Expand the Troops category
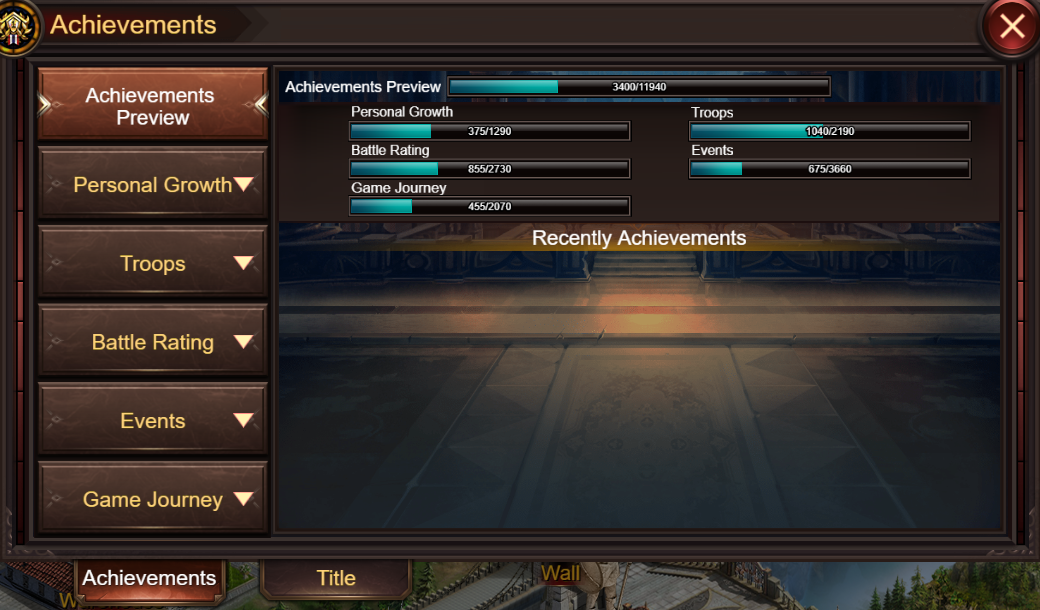This screenshot has height=610, width=1040. (152, 263)
